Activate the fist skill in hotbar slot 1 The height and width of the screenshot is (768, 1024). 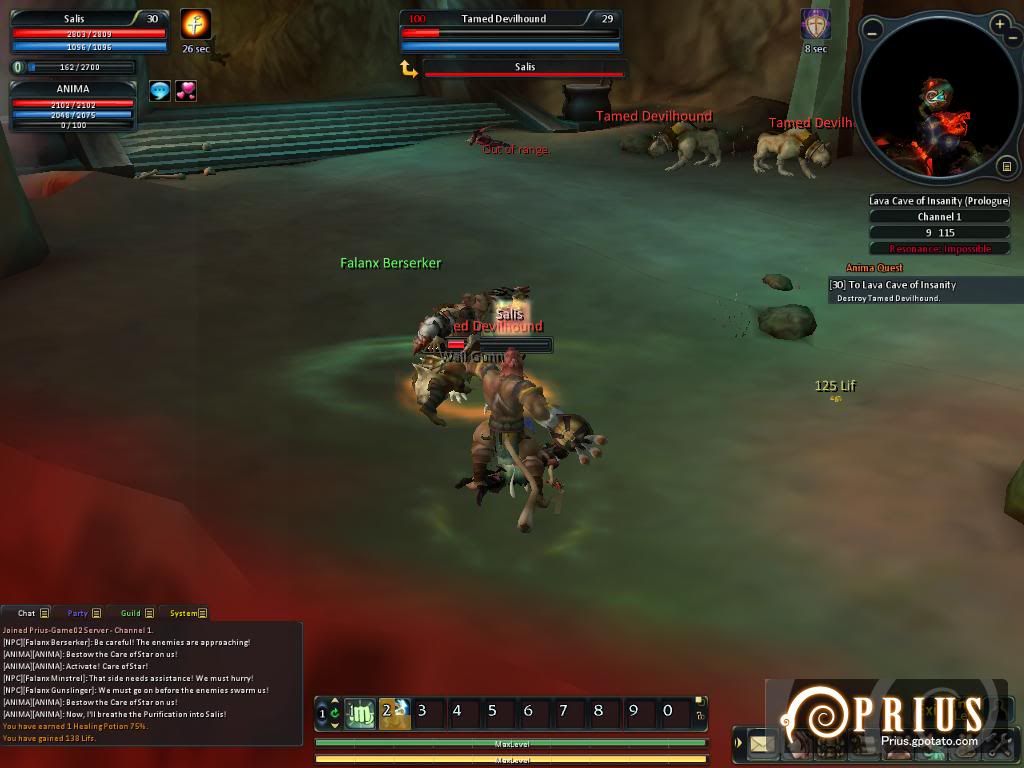point(360,713)
